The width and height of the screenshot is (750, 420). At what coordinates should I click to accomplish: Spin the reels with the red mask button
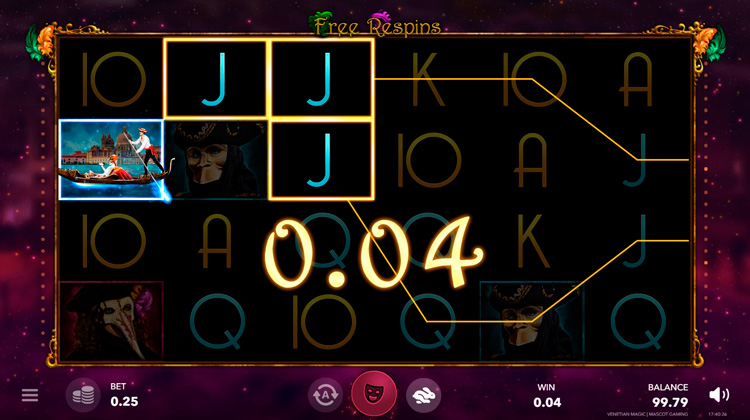[373, 394]
